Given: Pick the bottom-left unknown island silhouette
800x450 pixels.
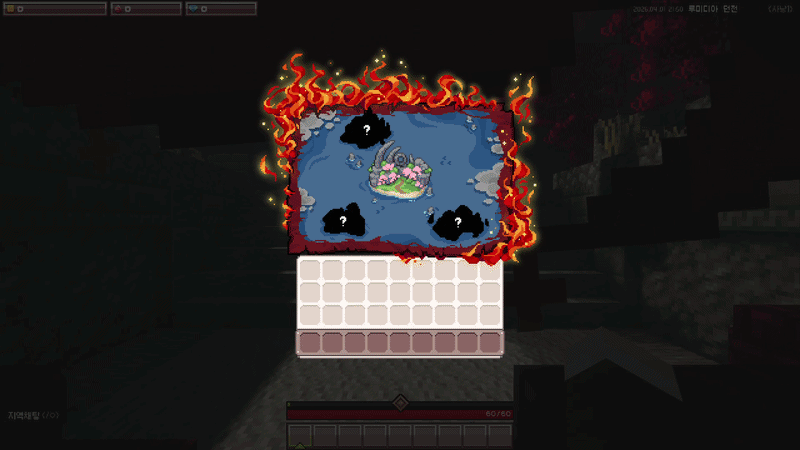Looking at the screenshot, I should (x=342, y=220).
